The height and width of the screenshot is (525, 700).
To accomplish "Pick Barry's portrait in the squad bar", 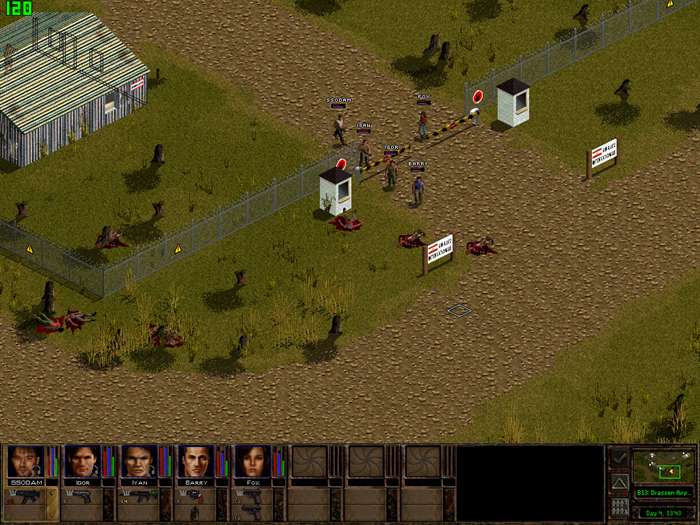I will tap(196, 462).
